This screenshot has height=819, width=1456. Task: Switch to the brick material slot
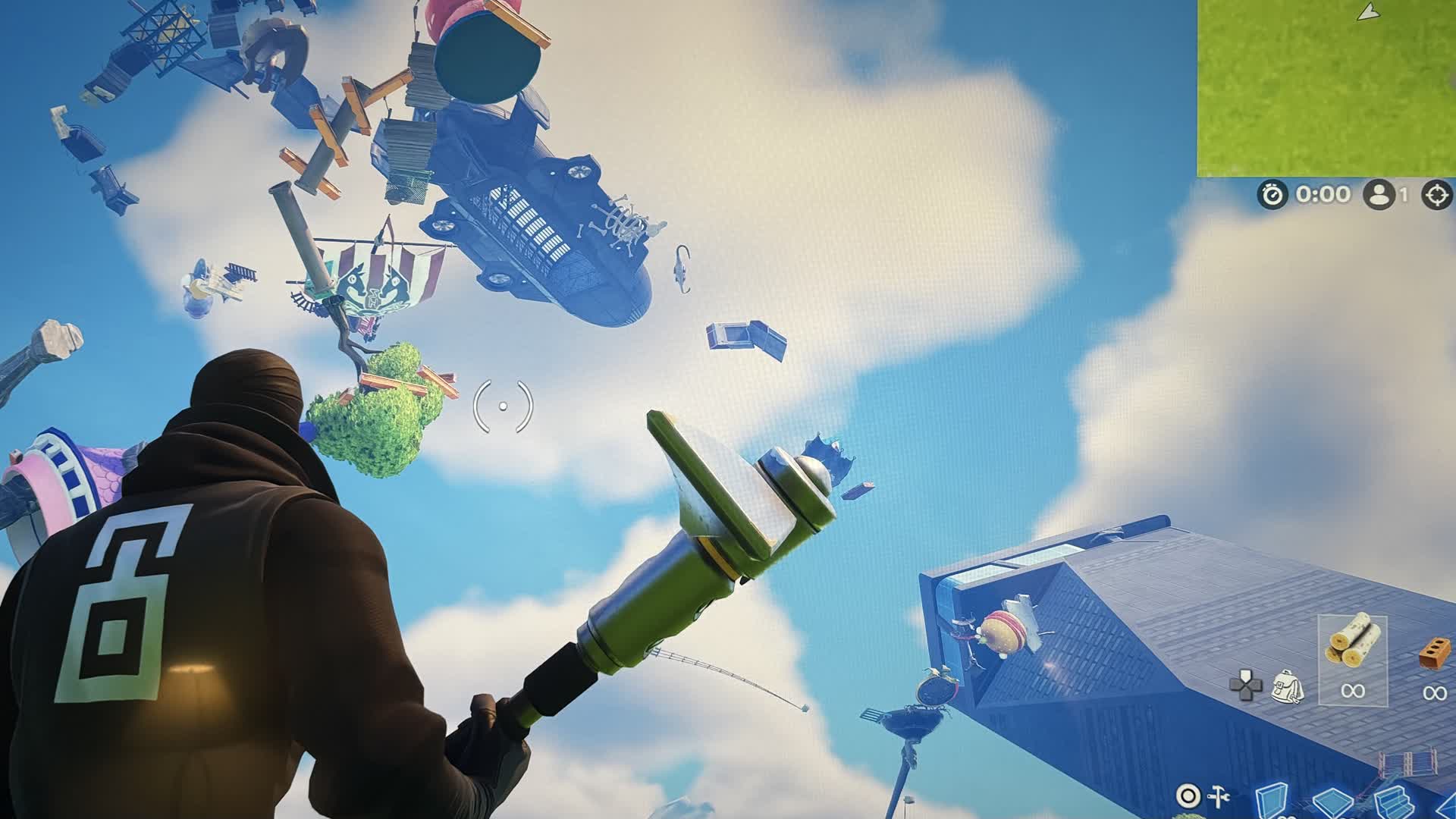[1433, 654]
